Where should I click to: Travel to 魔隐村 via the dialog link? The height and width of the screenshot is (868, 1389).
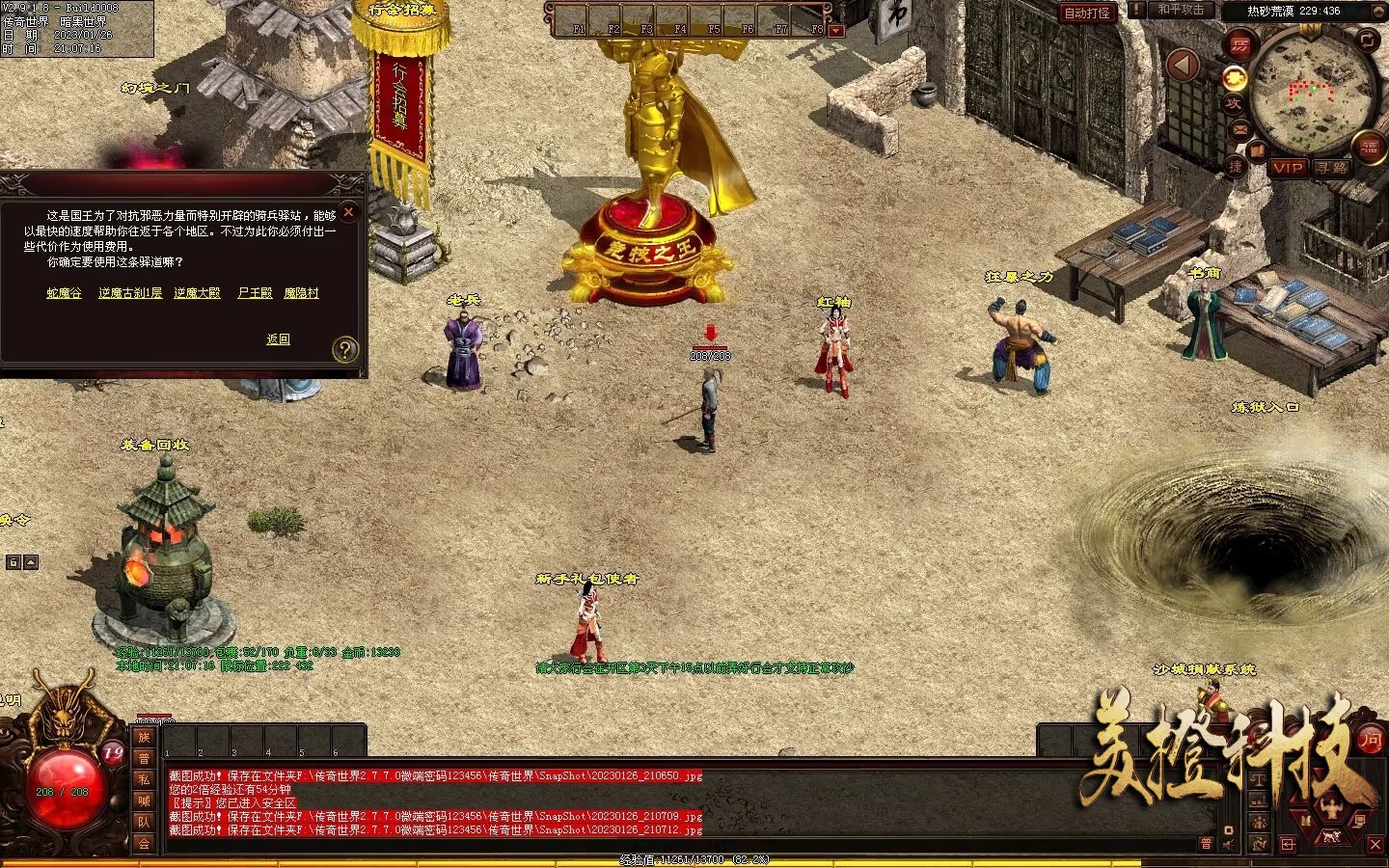[x=301, y=293]
